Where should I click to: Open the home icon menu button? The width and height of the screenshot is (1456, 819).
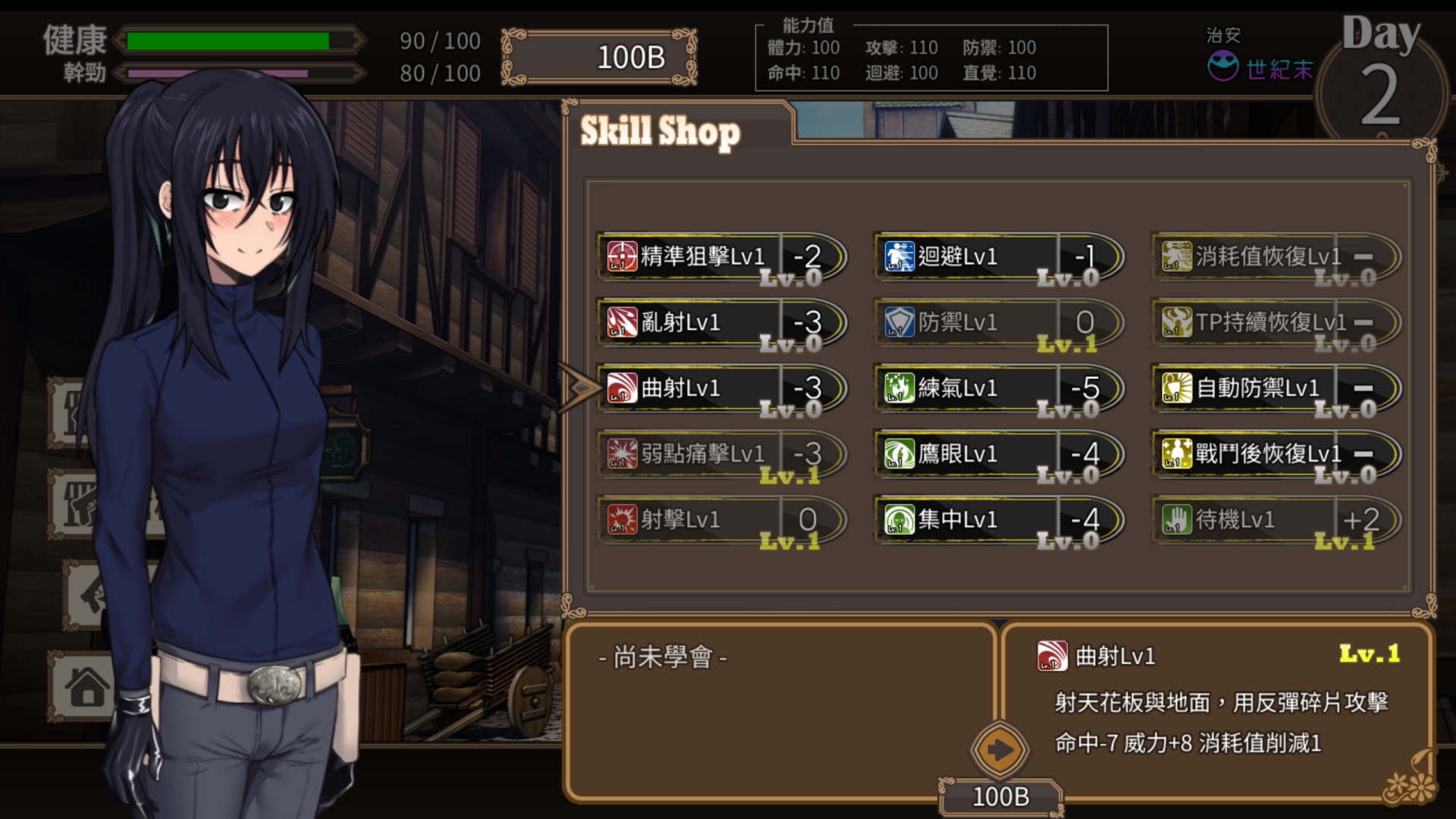86,687
